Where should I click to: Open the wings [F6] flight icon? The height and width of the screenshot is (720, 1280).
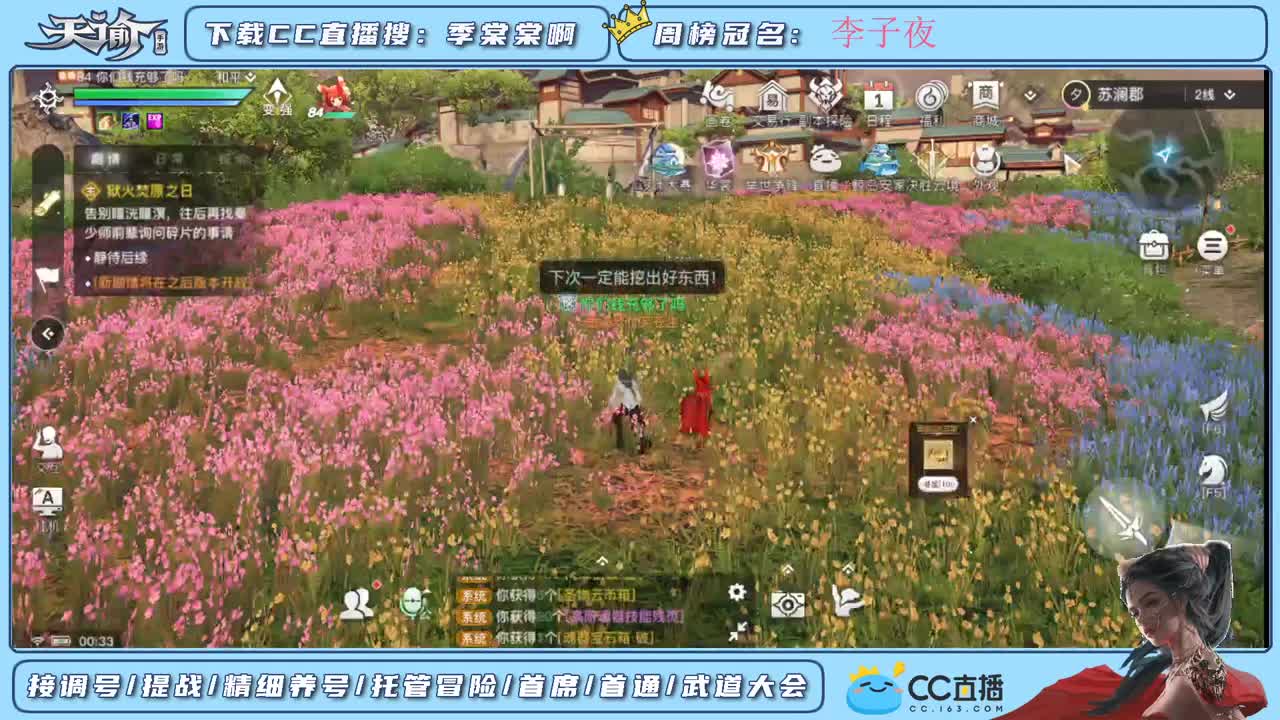point(1213,408)
